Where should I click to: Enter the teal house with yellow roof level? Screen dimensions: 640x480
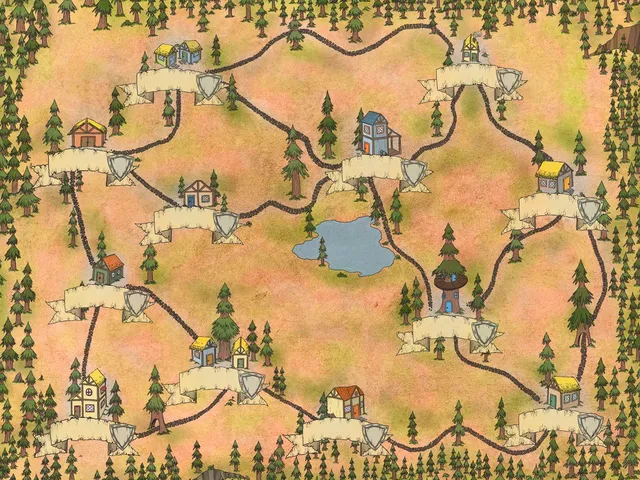tap(564, 392)
